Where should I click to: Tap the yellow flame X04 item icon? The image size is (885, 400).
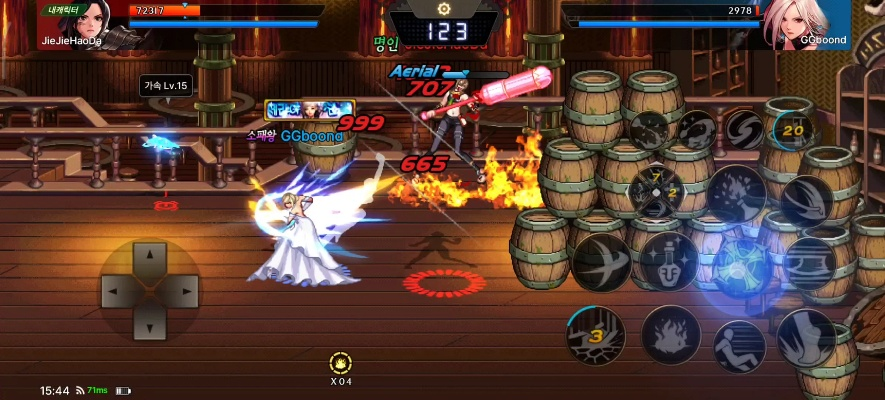(340, 363)
